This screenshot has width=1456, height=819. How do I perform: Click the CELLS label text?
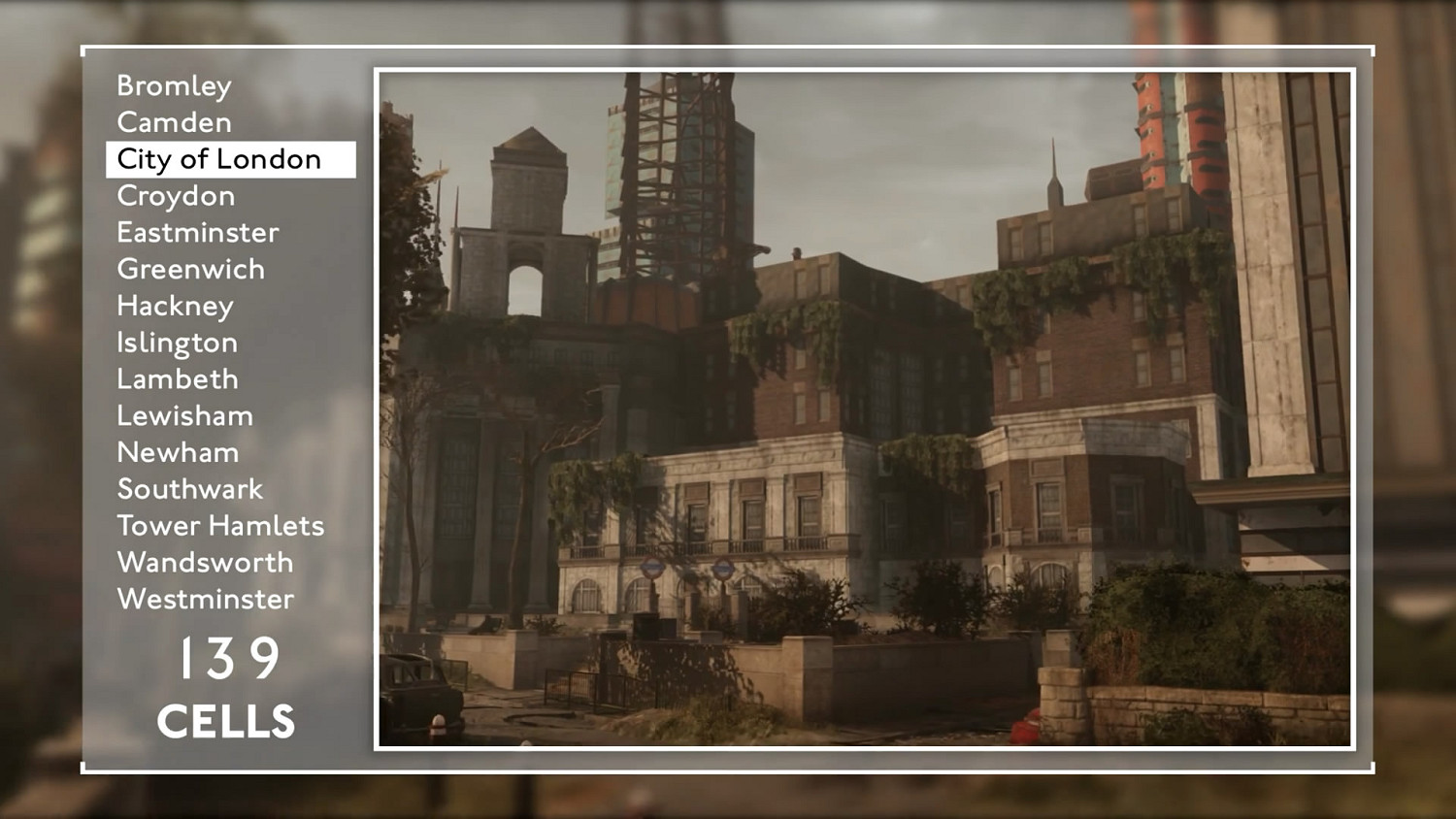(x=227, y=722)
